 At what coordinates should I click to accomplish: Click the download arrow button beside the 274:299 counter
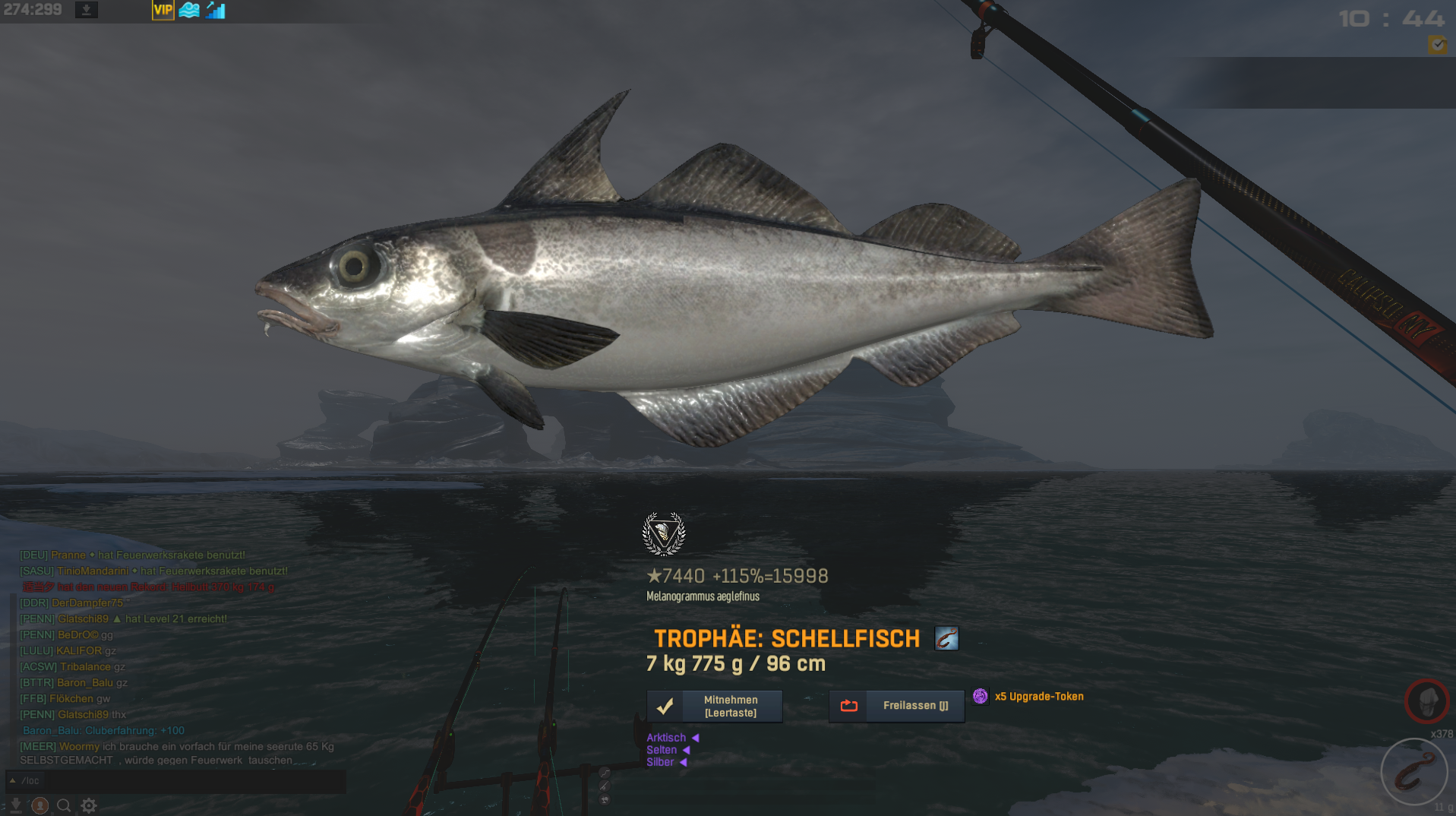click(87, 11)
